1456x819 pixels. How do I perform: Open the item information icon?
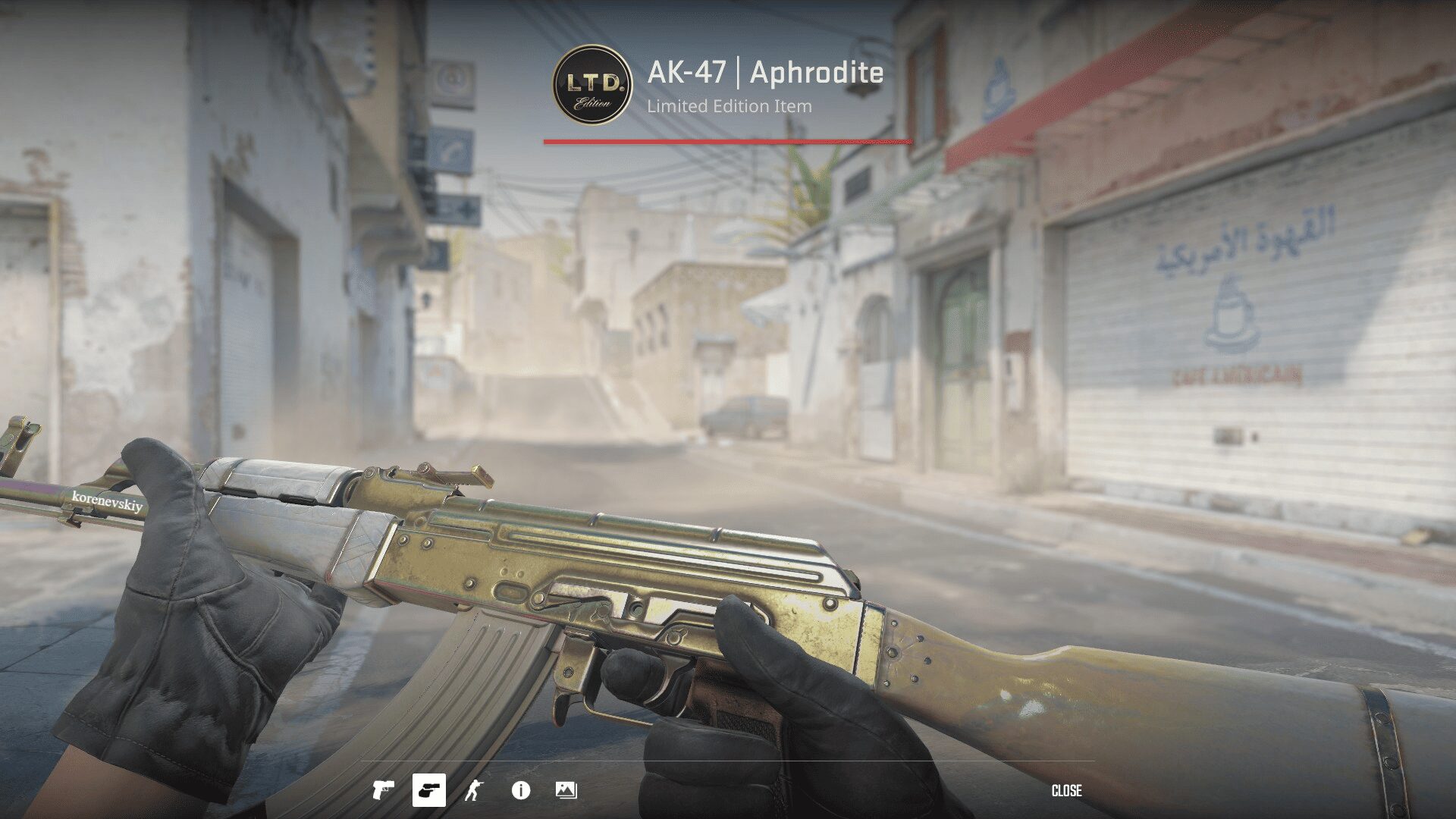[520, 790]
